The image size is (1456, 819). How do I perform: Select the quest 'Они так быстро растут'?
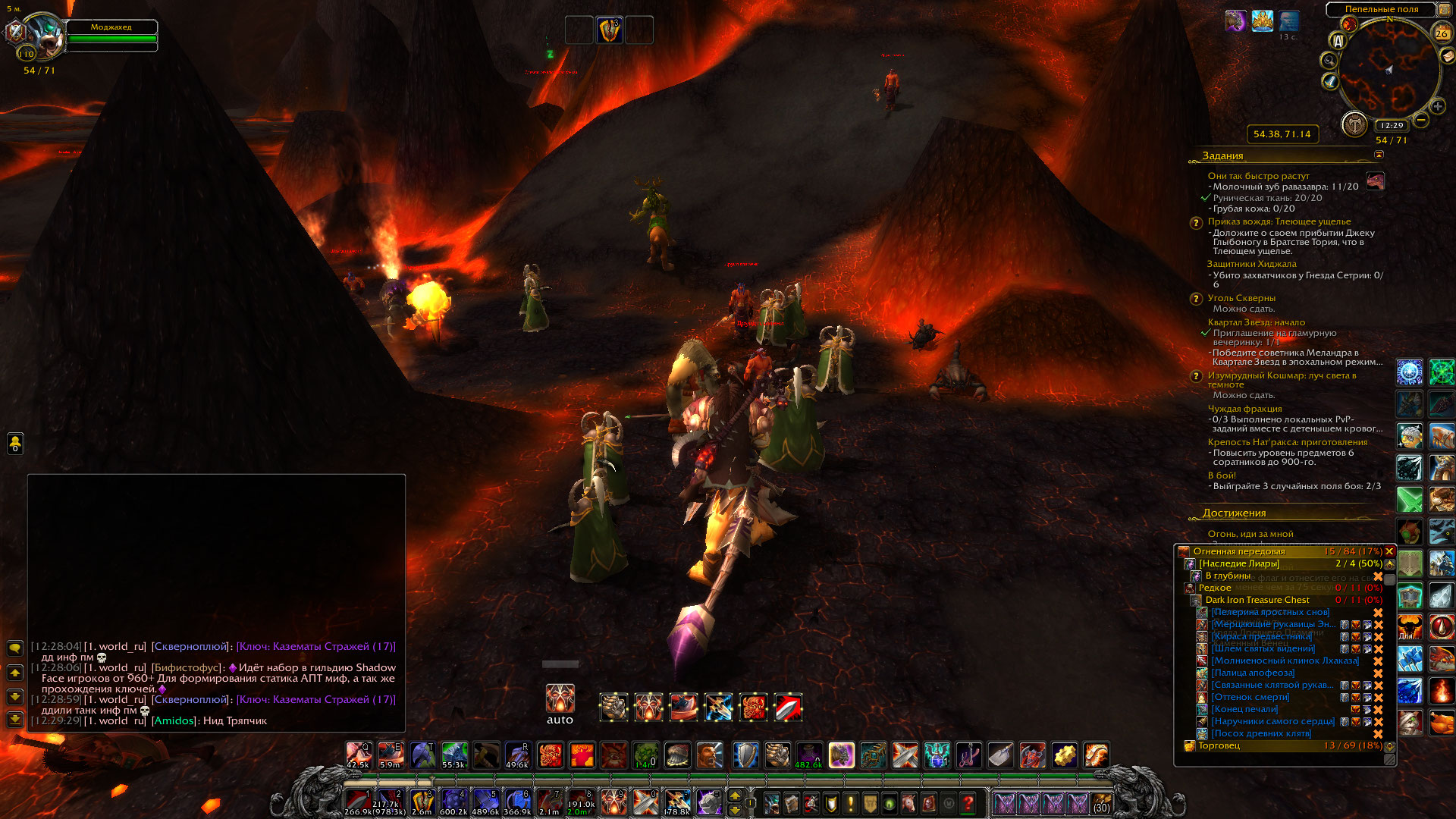(1258, 176)
